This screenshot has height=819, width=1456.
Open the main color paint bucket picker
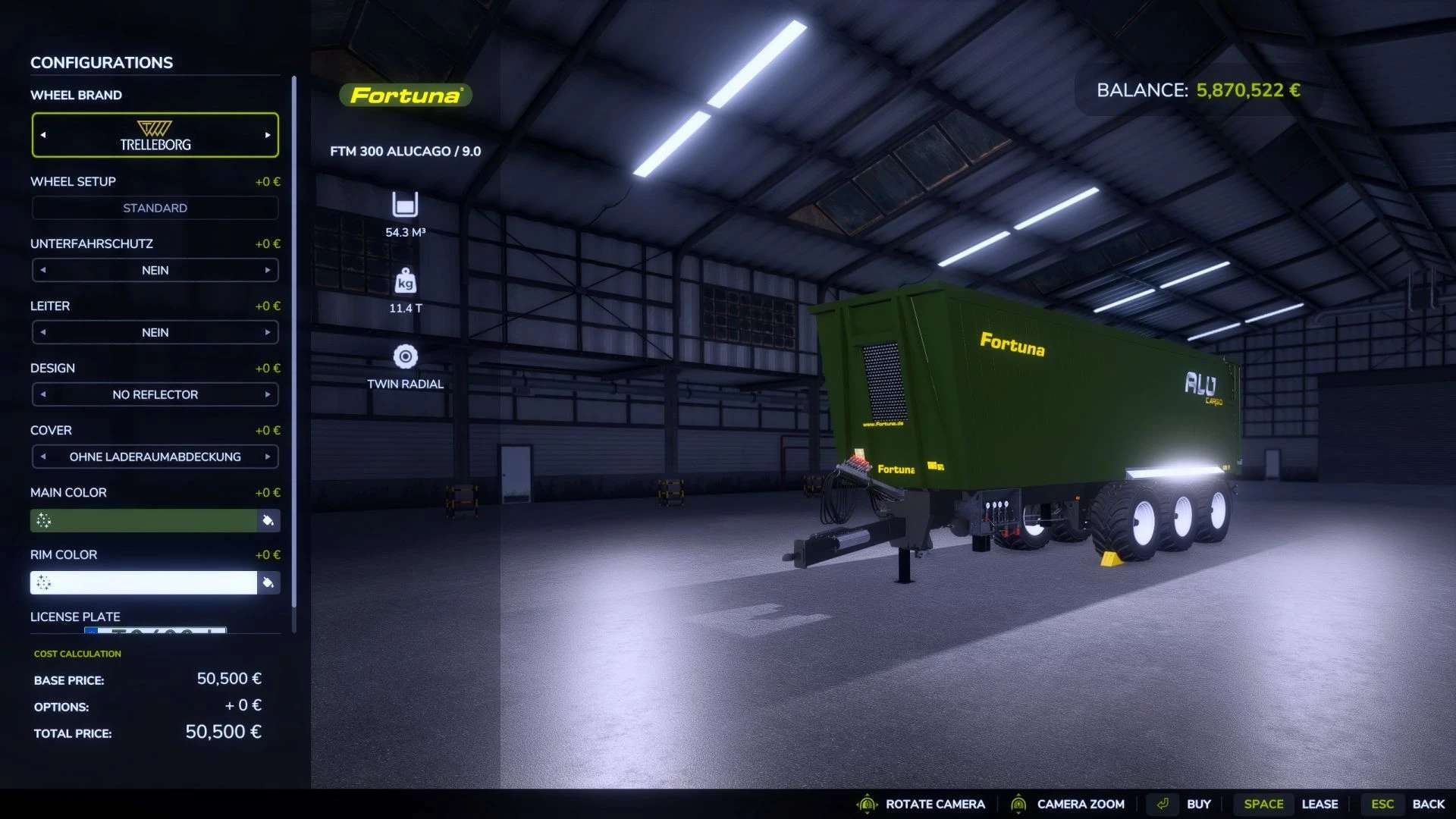tap(268, 520)
